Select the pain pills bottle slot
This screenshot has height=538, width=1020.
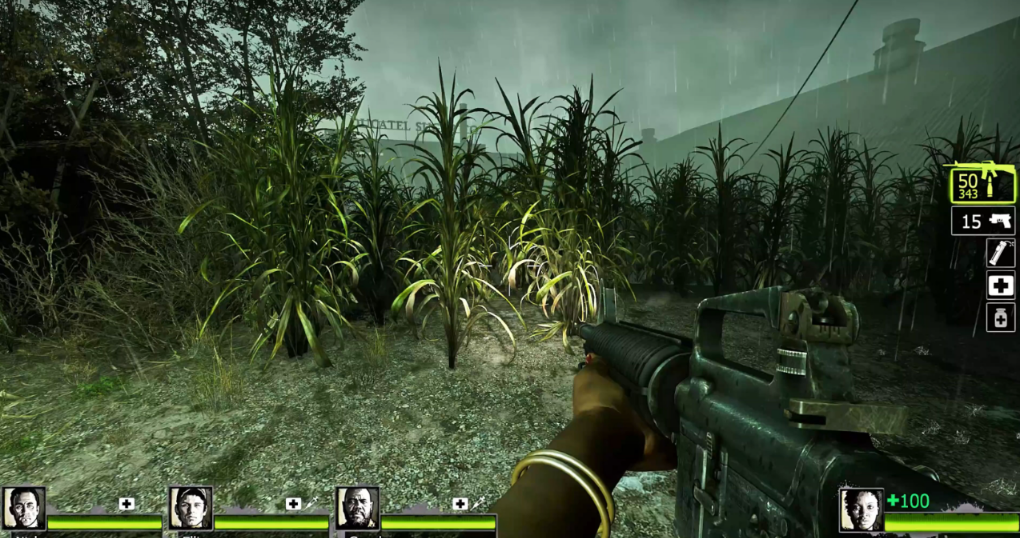tap(1000, 318)
